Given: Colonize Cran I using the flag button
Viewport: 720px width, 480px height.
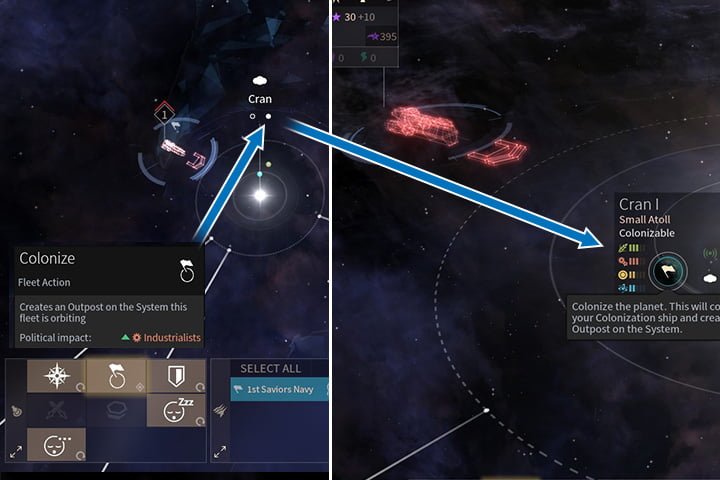Looking at the screenshot, I should click(x=664, y=271).
